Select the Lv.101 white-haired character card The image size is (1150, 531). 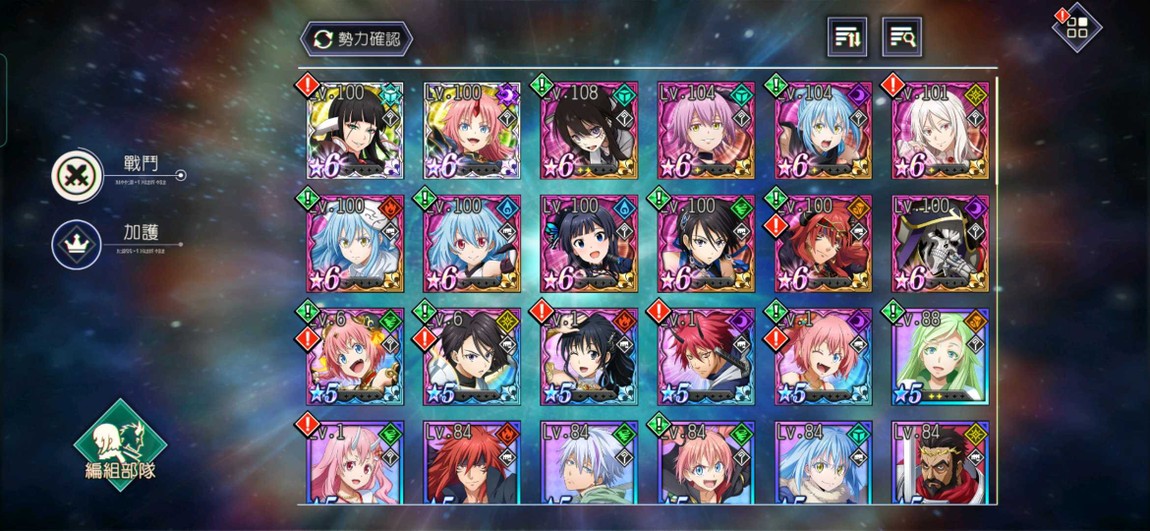[x=939, y=132]
